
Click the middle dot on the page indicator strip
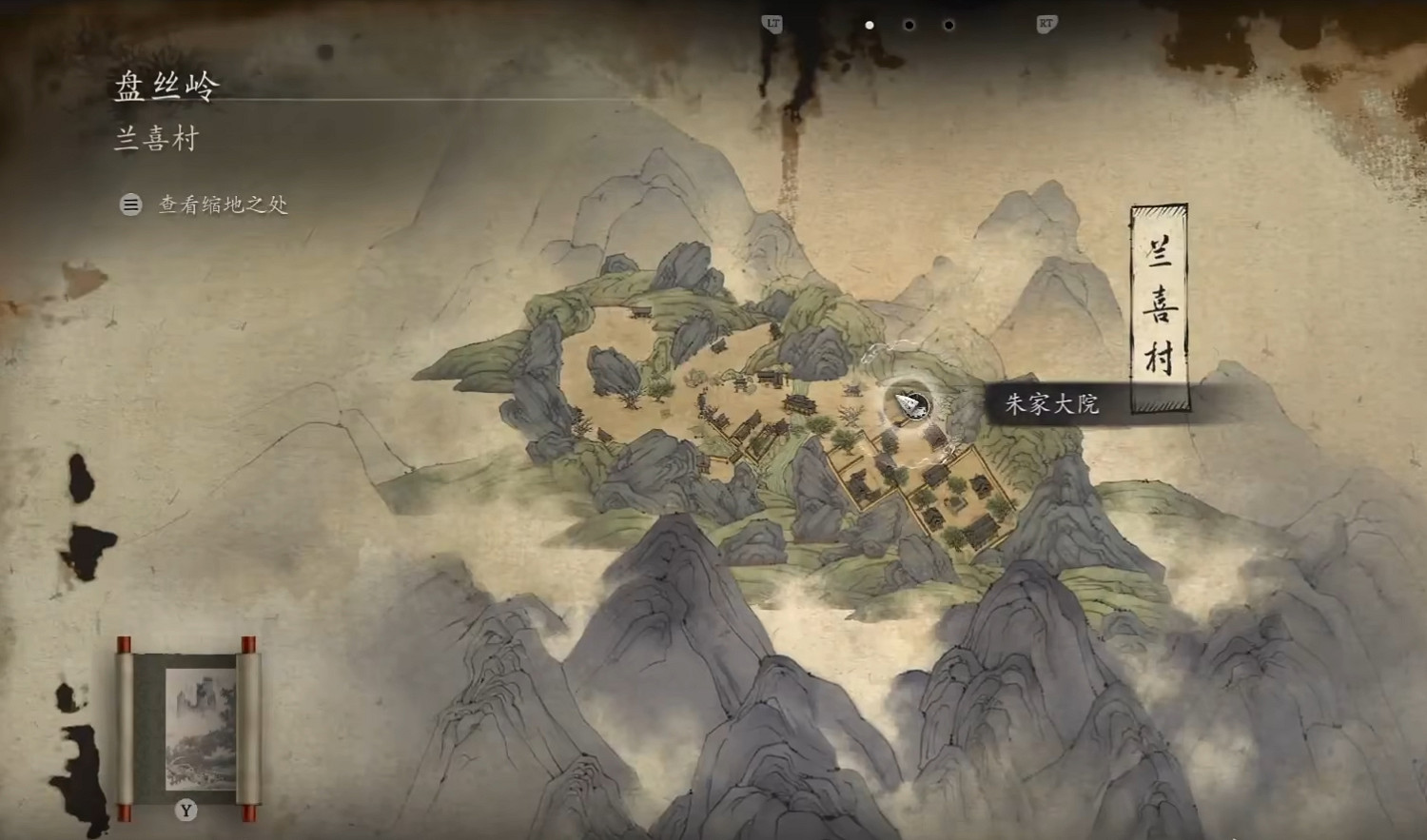pyautogui.click(x=909, y=26)
